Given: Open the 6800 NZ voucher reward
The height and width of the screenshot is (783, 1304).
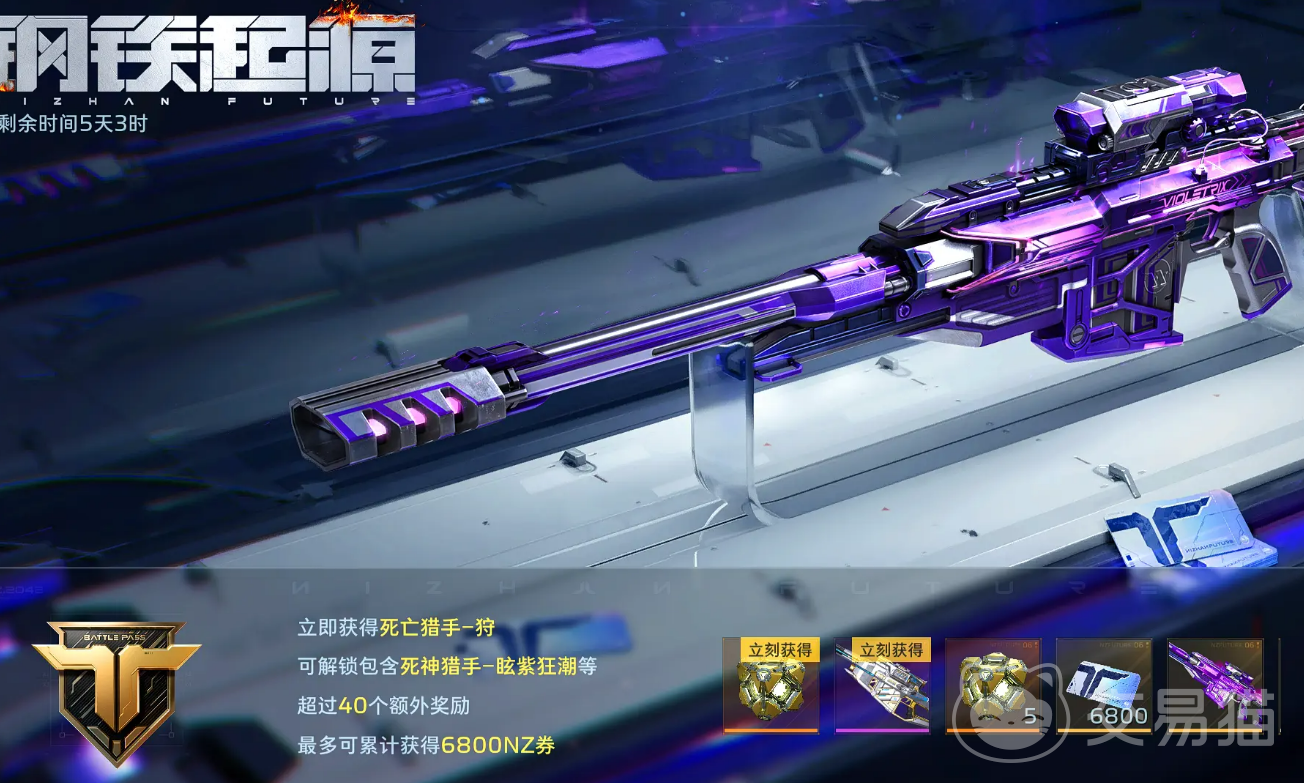Looking at the screenshot, I should [1103, 685].
